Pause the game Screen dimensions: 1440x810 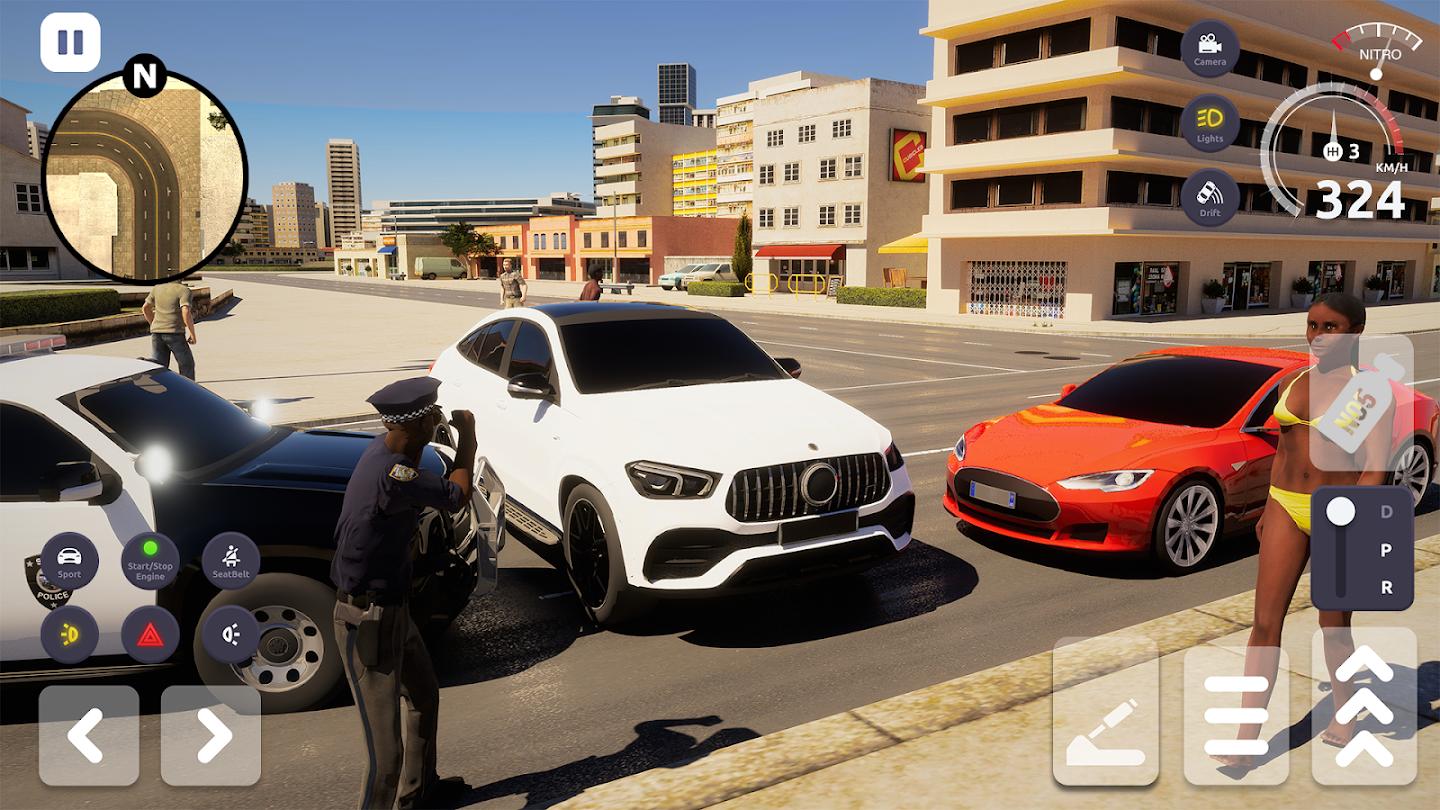click(70, 42)
